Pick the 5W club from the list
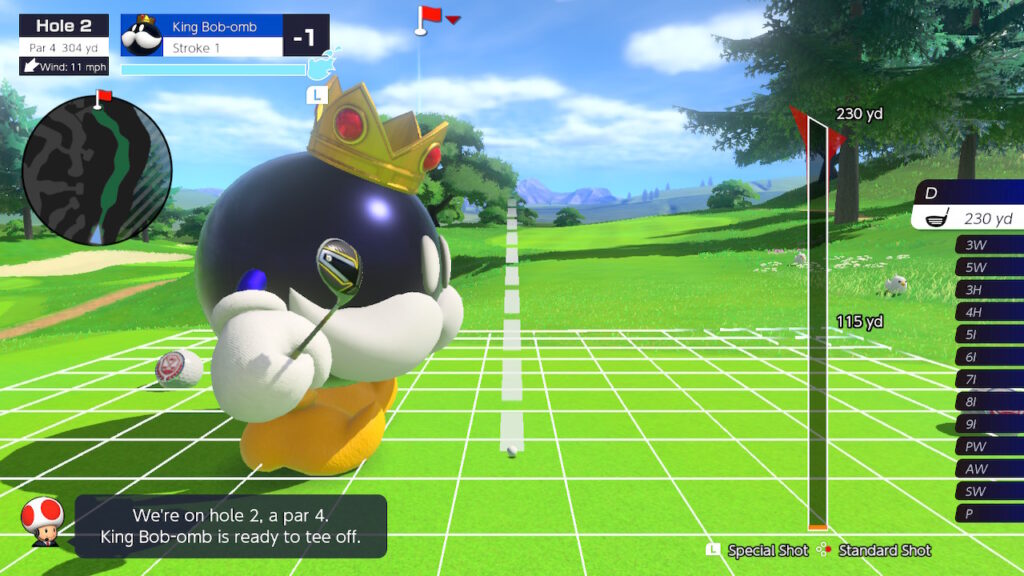The image size is (1024, 576). (x=988, y=267)
